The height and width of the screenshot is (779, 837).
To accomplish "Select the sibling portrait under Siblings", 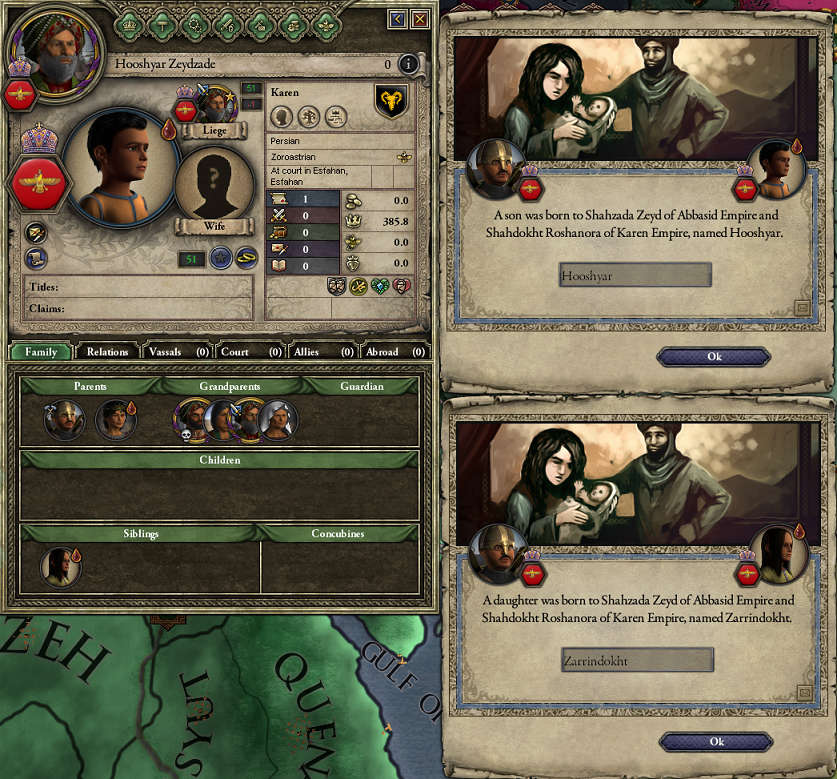I will point(58,567).
